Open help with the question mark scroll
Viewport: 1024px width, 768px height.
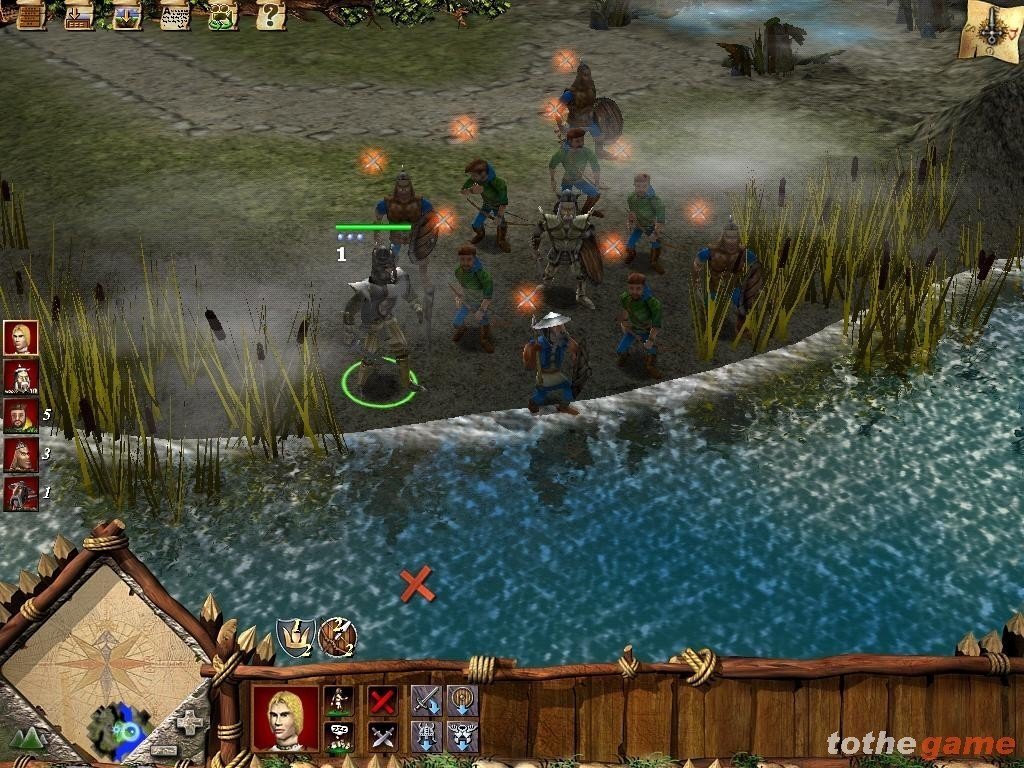(270, 15)
